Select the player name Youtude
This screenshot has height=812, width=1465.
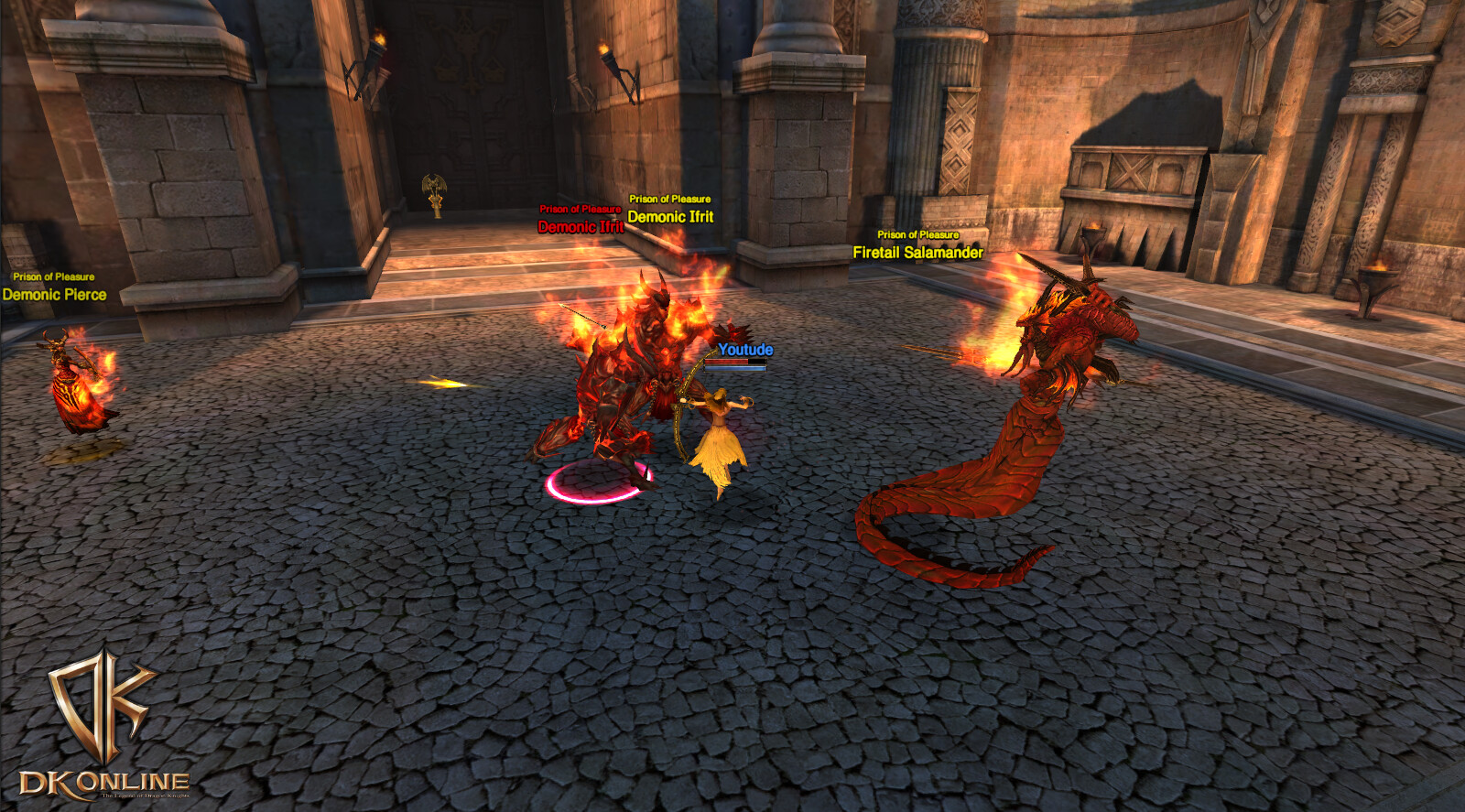pyautogui.click(x=745, y=350)
